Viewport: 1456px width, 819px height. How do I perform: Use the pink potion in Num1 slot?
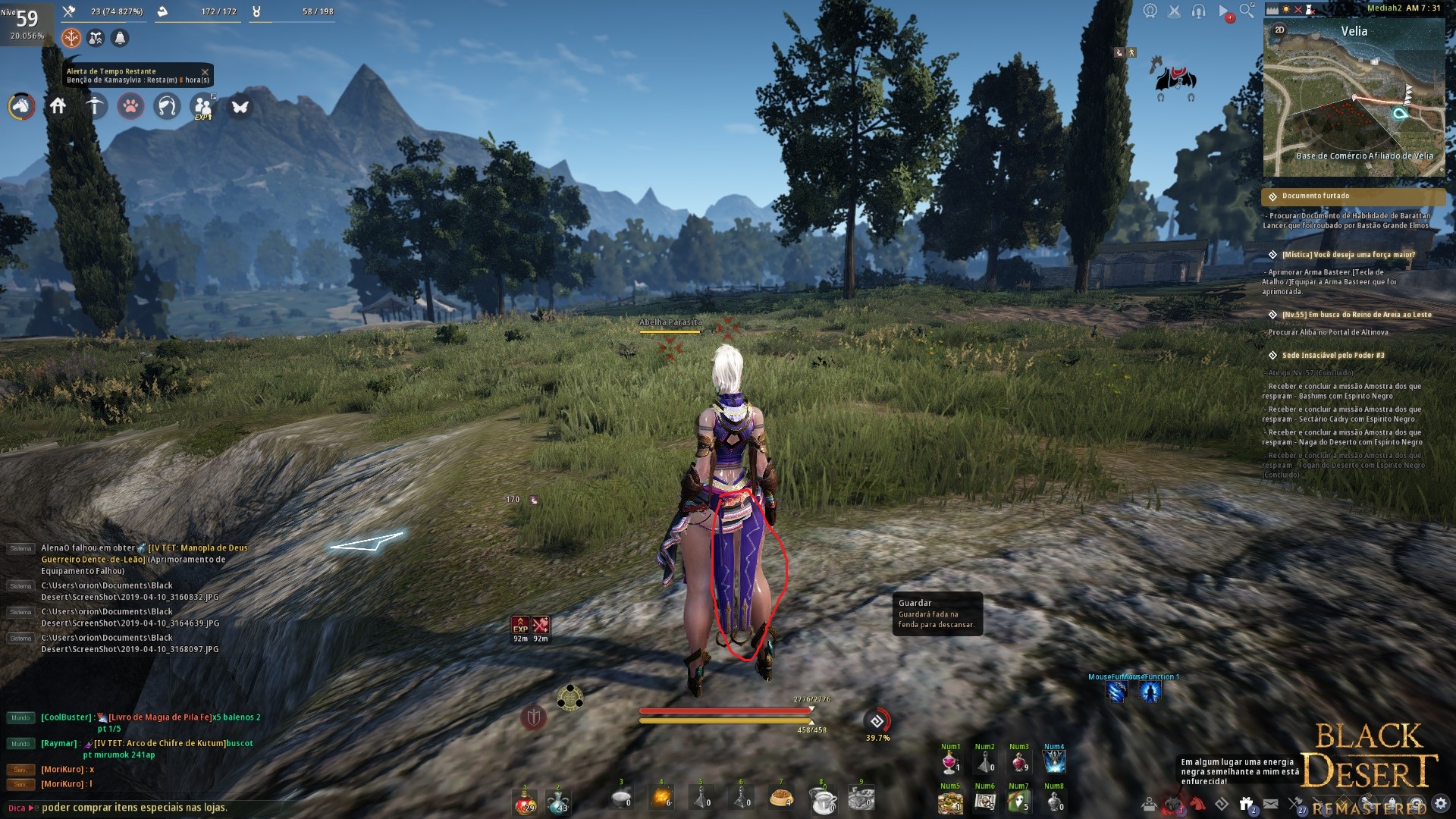(950, 762)
